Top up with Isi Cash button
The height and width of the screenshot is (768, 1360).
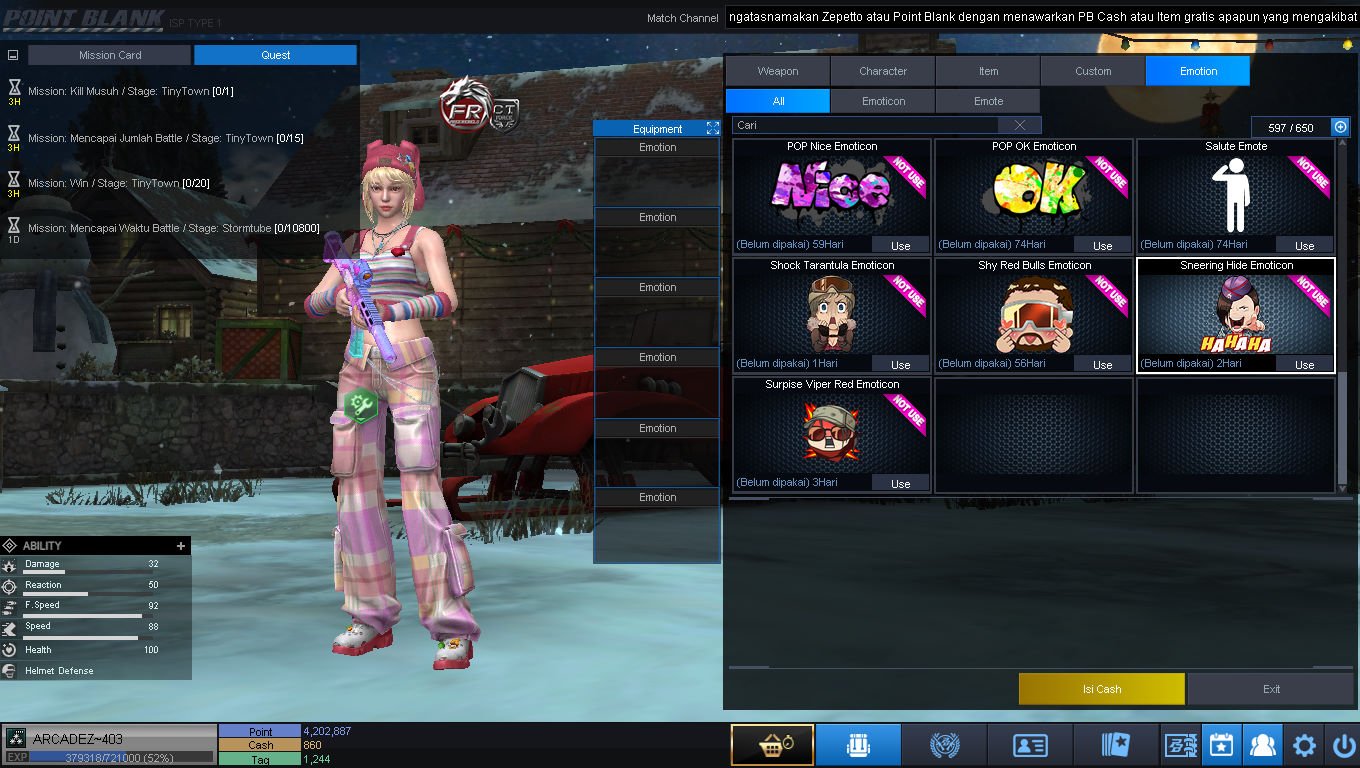click(x=1101, y=689)
